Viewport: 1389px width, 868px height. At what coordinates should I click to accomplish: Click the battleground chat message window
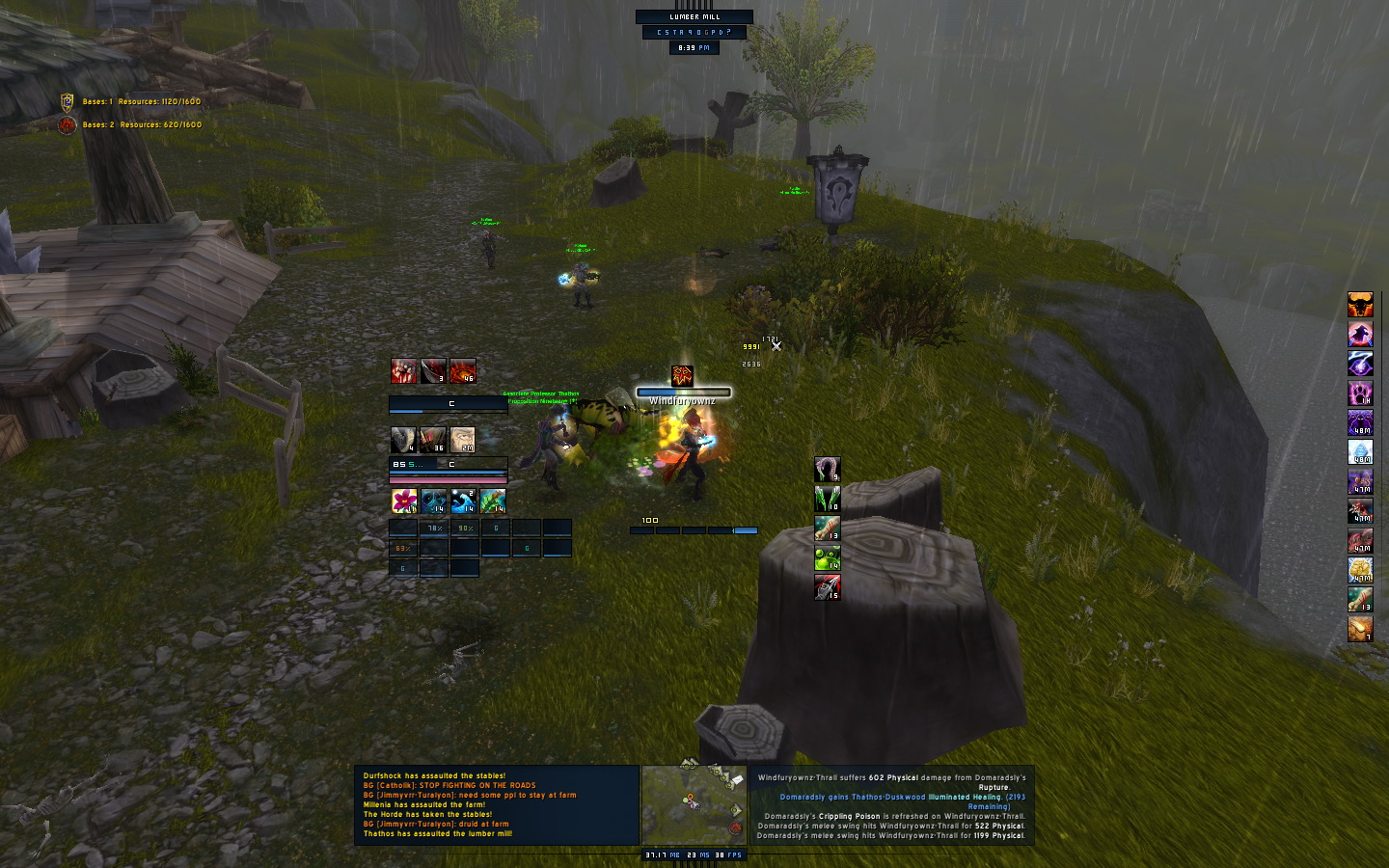tap(497, 805)
